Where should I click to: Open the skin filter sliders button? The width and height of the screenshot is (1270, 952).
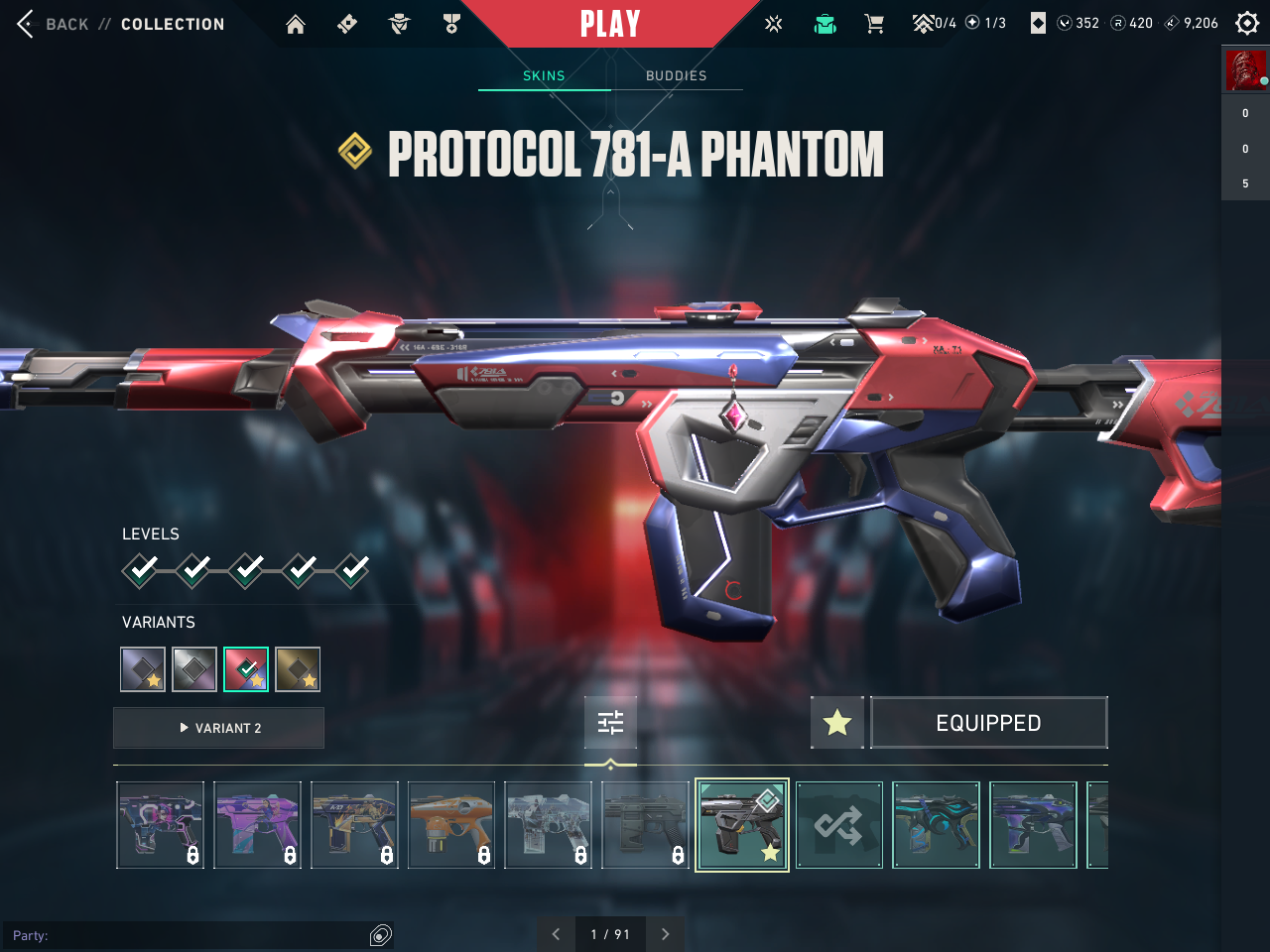(x=610, y=723)
